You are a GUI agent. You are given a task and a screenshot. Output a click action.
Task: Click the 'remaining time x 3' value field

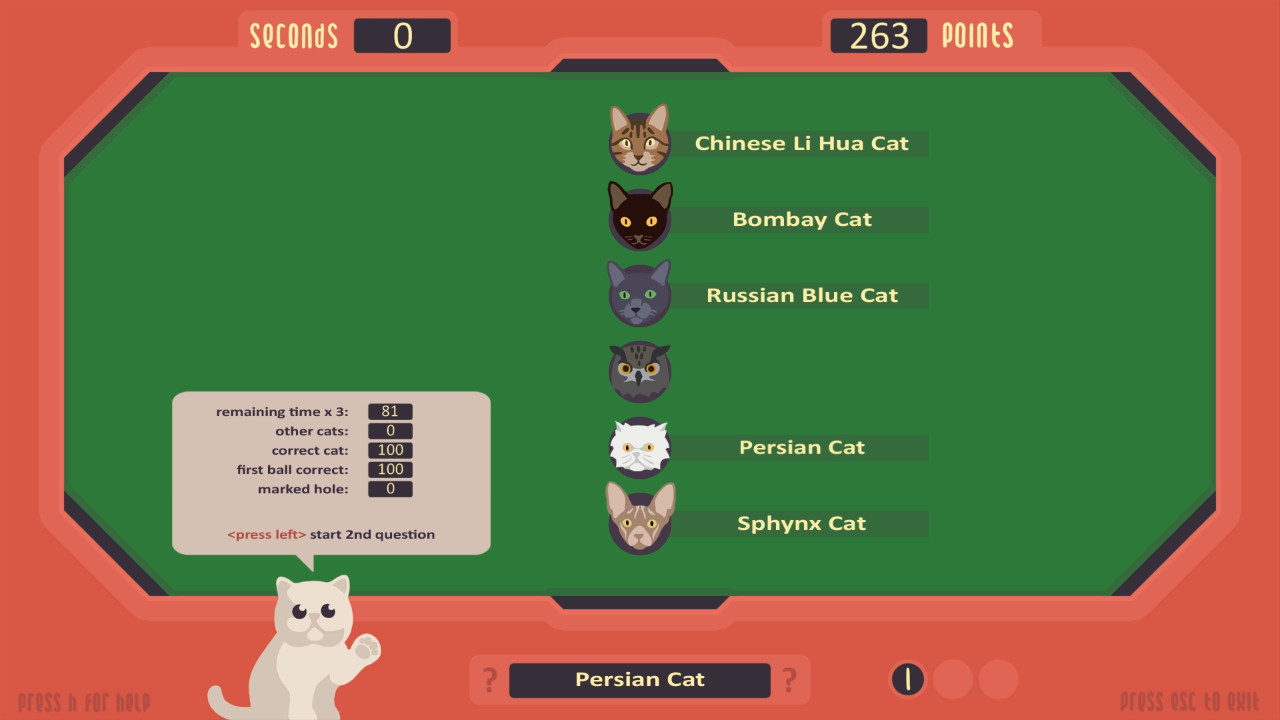click(390, 410)
